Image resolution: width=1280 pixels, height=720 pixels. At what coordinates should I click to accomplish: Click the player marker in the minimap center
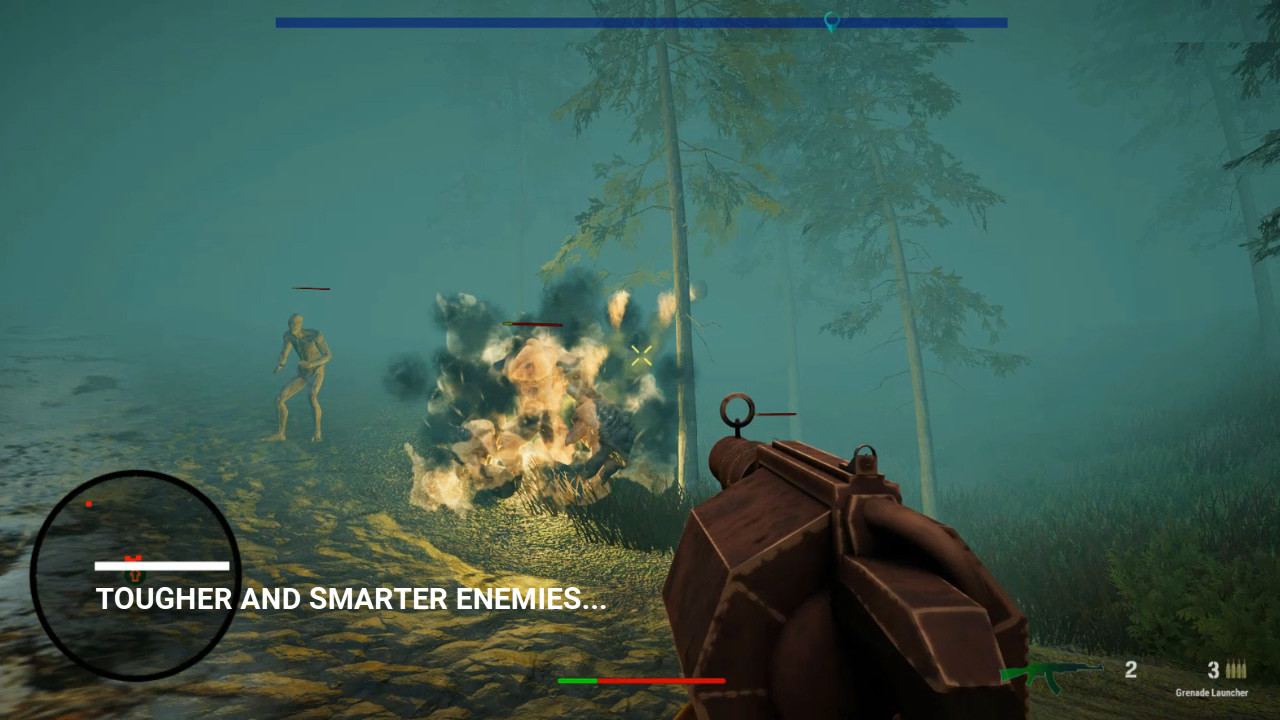135,577
